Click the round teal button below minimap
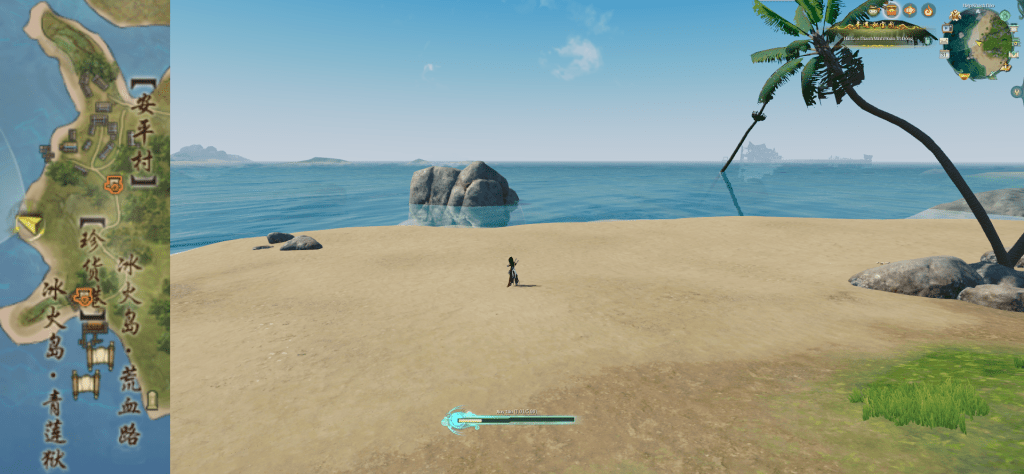The image size is (1024, 474). 1016,92
